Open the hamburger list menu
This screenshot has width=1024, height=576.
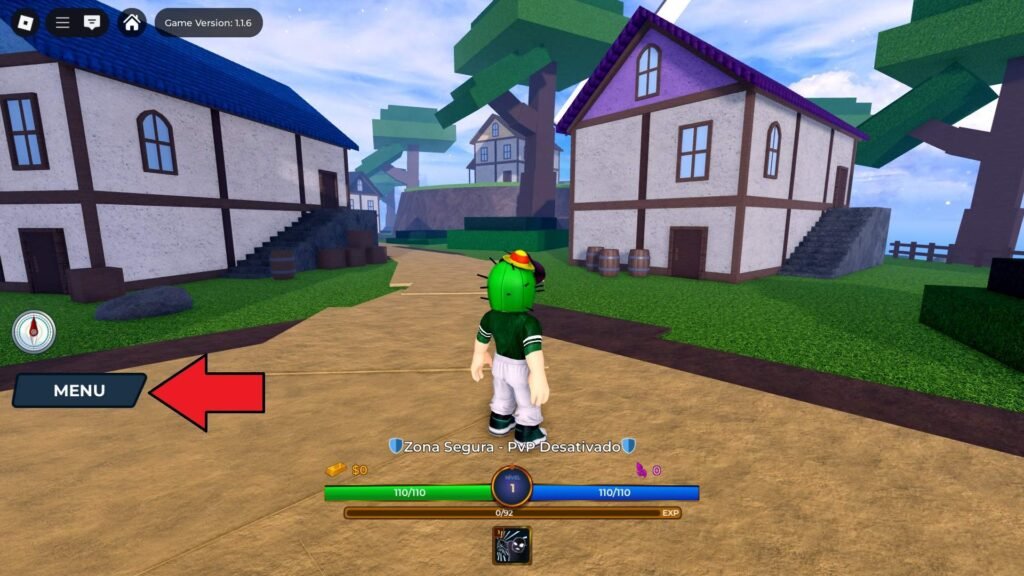click(x=63, y=22)
